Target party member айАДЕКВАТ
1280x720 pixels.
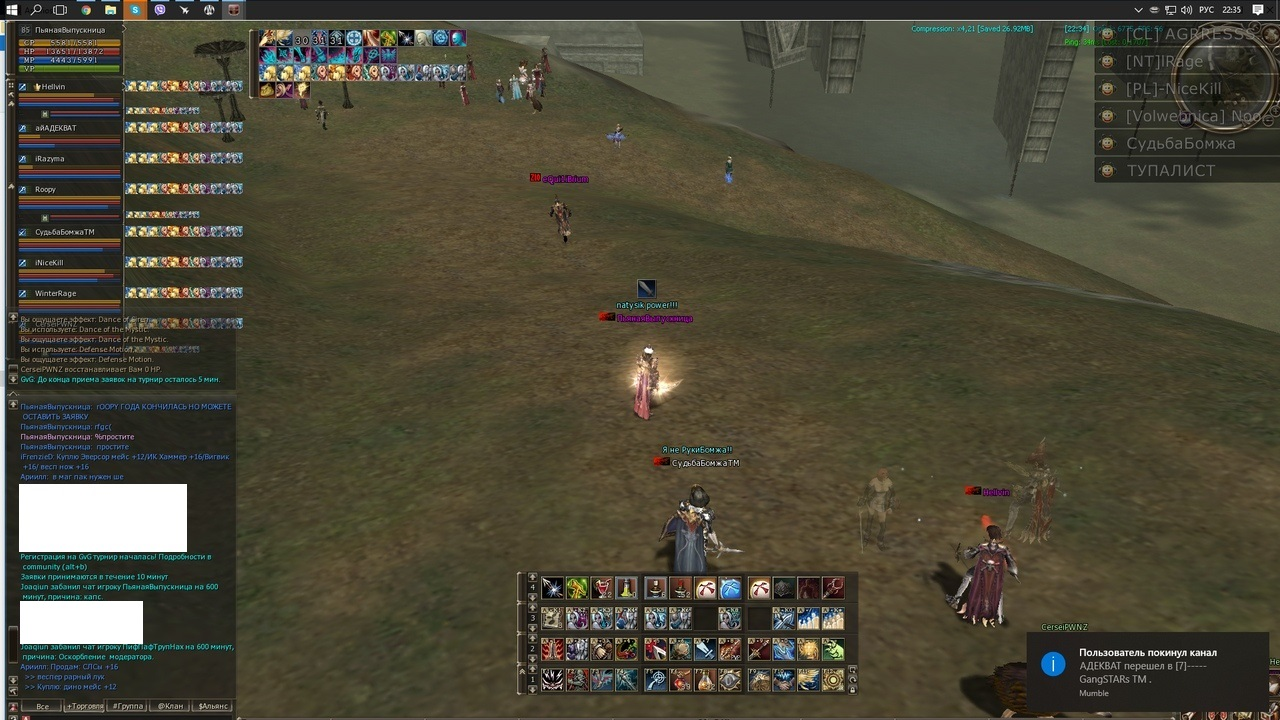(x=55, y=128)
